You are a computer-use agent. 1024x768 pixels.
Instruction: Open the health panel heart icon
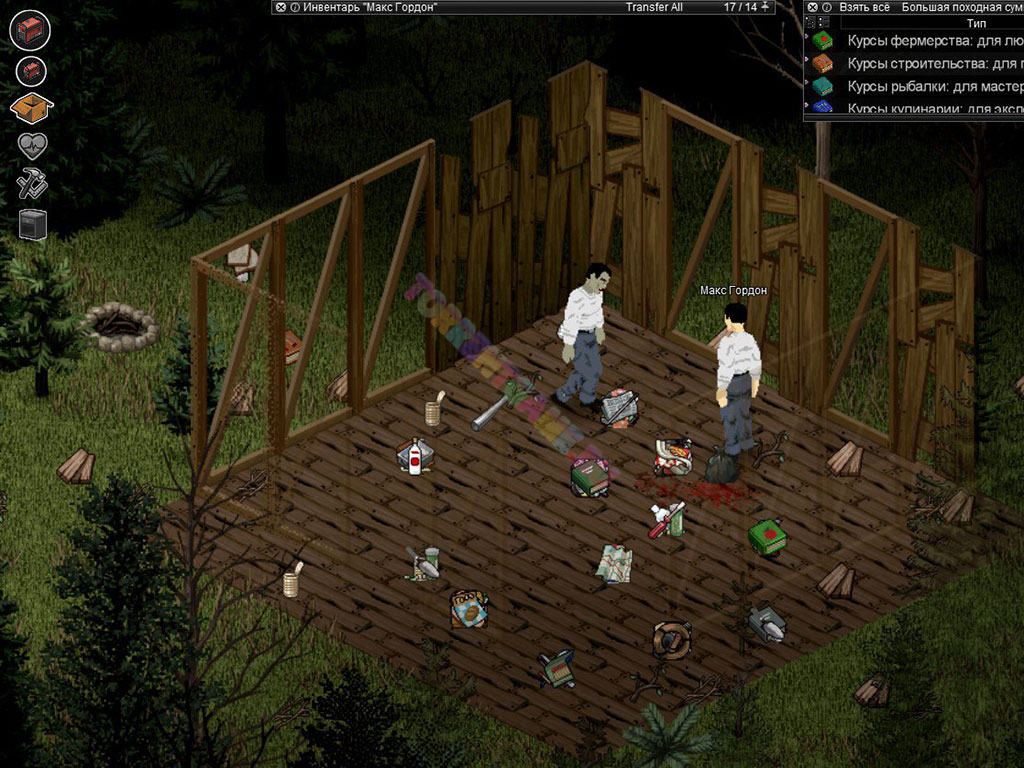(32, 146)
